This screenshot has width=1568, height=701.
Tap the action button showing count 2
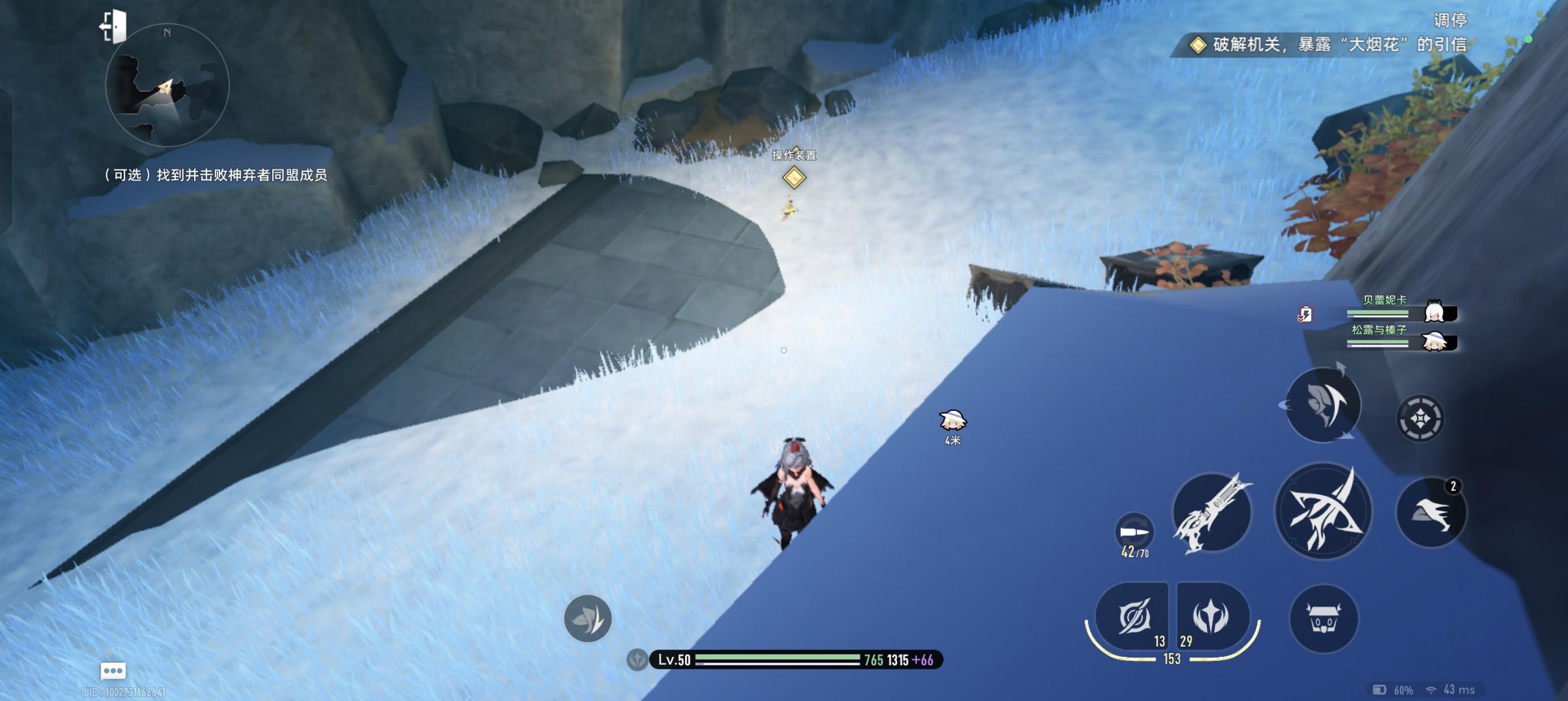pos(1432,512)
